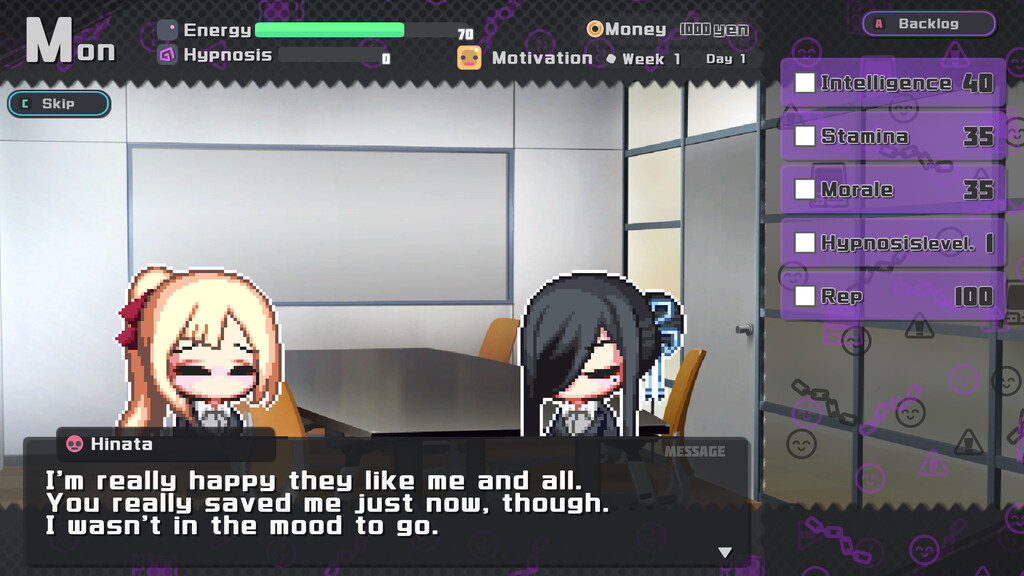The width and height of the screenshot is (1024, 576).
Task: Toggle the Rep checkbox
Action: pos(805,296)
